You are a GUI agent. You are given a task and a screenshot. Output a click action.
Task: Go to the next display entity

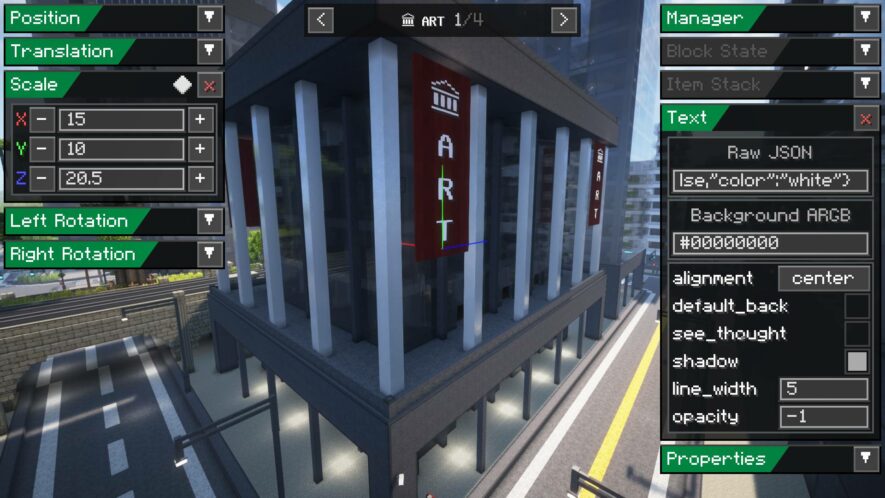(564, 20)
